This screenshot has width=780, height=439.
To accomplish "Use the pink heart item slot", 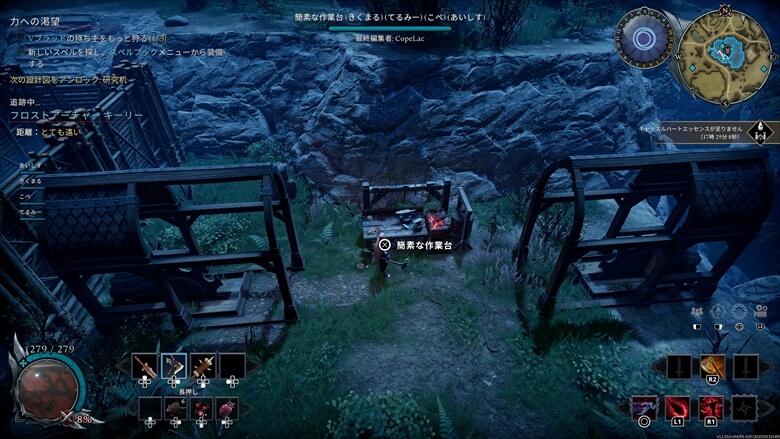I will click(227, 408).
